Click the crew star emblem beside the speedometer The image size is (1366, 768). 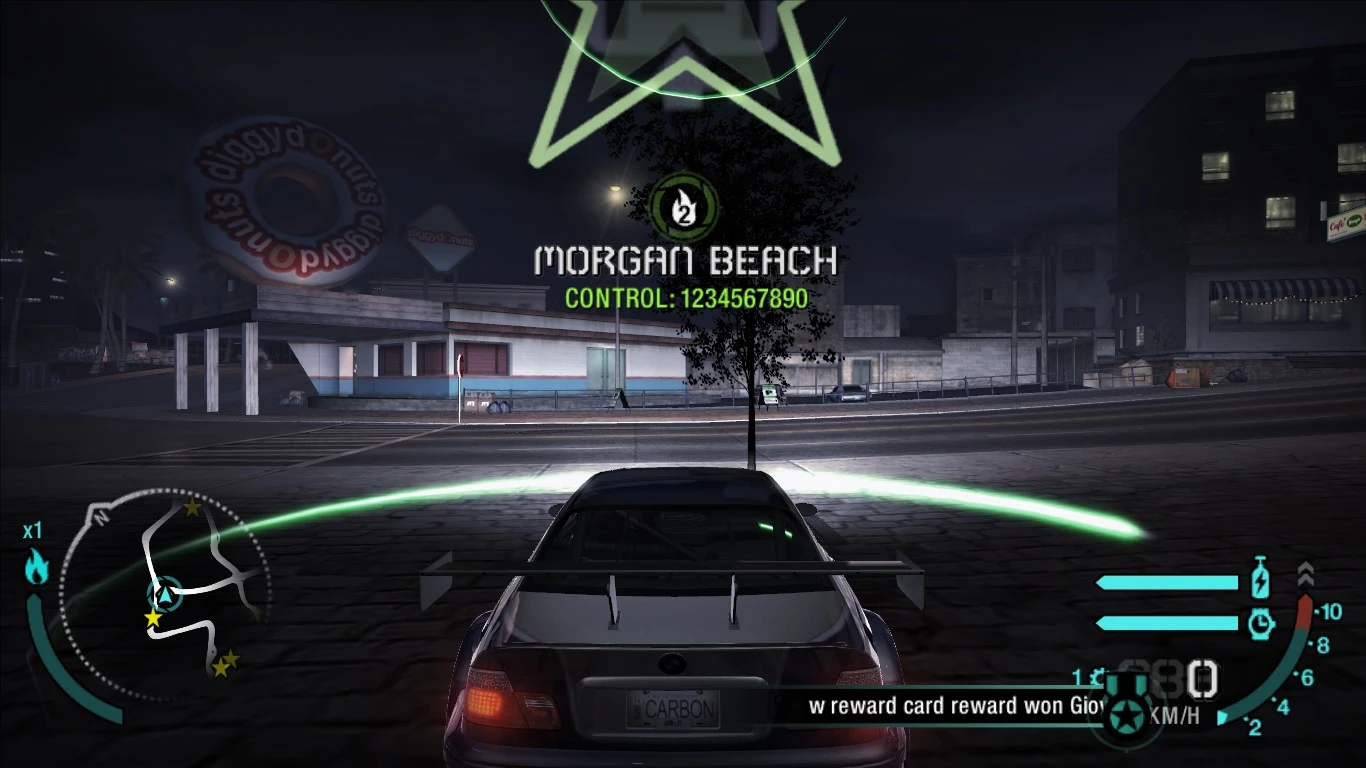[1126, 712]
